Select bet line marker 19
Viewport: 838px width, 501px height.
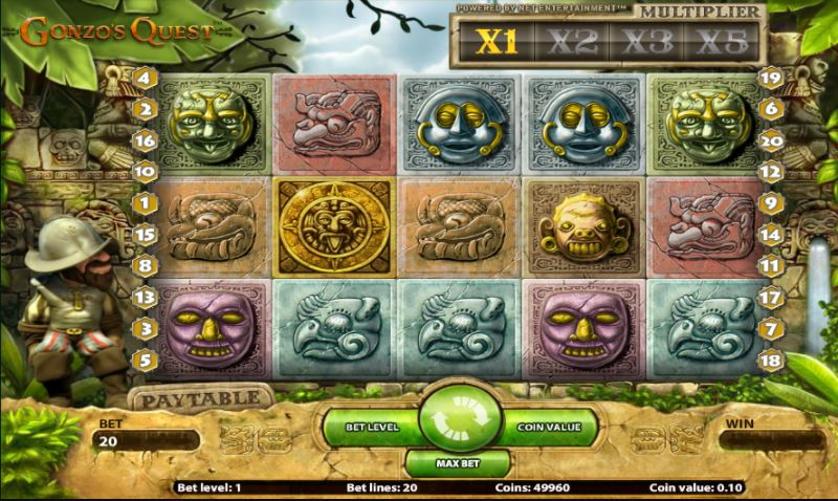tap(770, 77)
